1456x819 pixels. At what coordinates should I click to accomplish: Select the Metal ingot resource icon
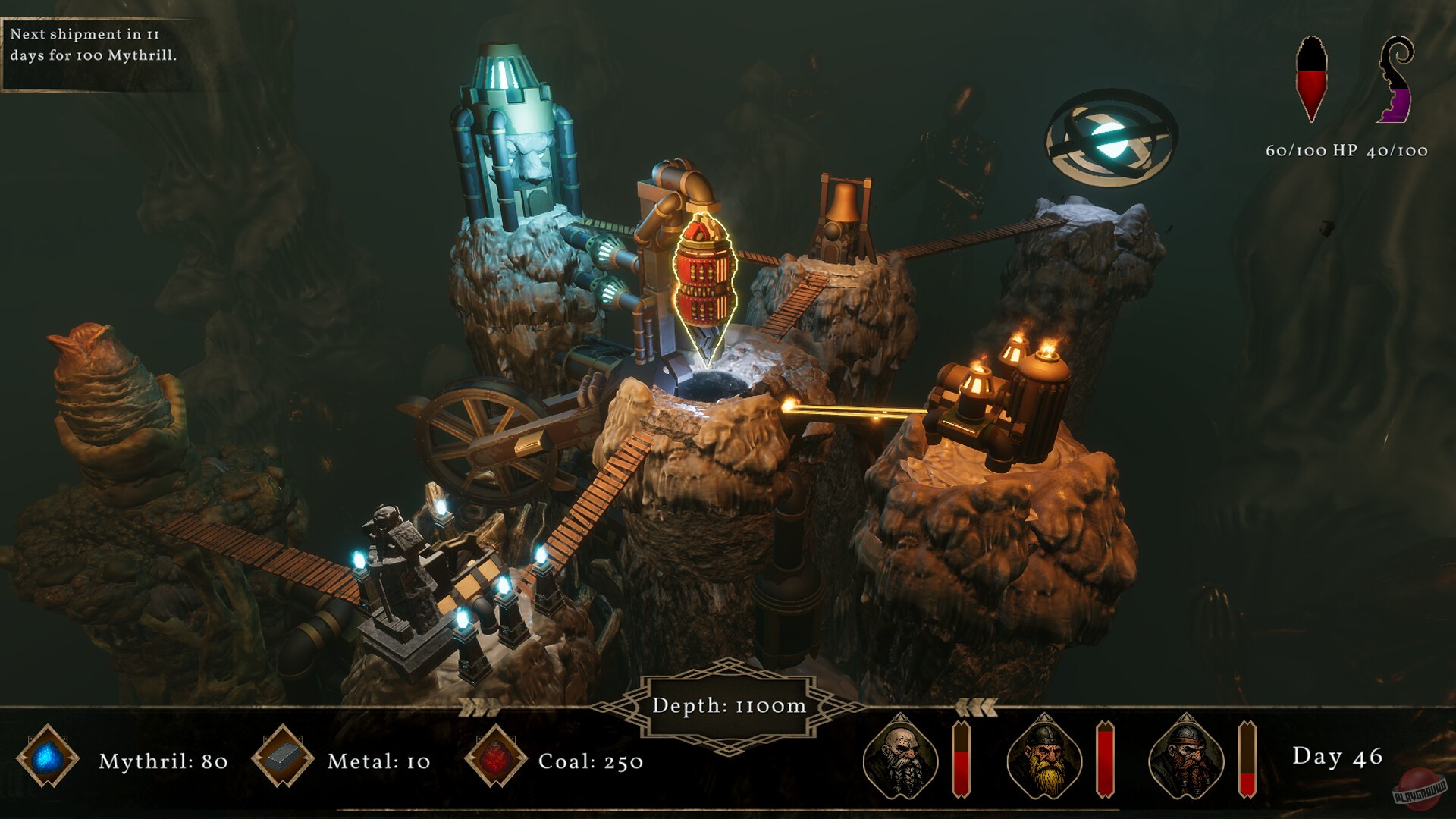283,758
